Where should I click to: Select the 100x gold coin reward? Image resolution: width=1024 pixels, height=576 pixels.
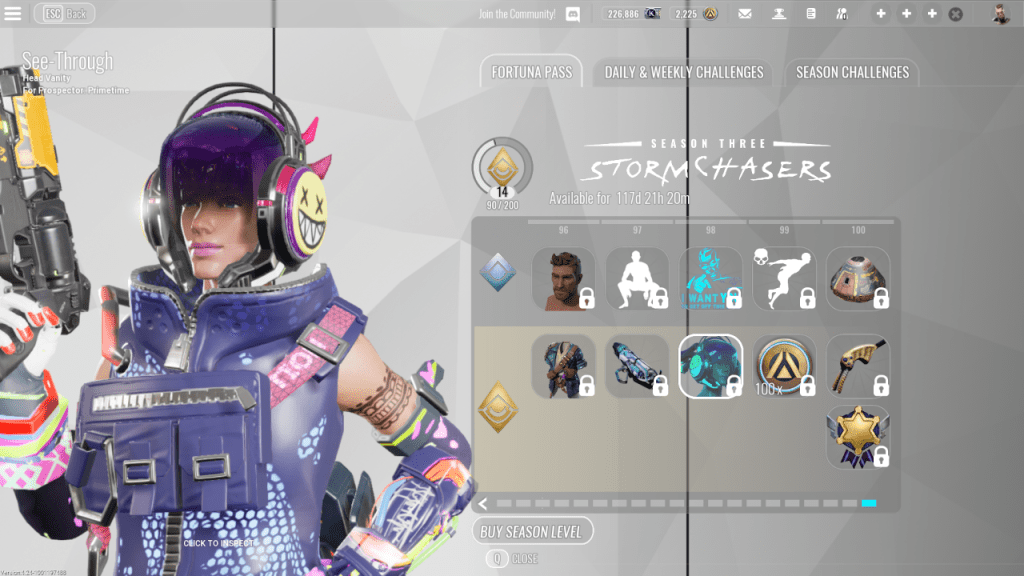pyautogui.click(x=784, y=366)
